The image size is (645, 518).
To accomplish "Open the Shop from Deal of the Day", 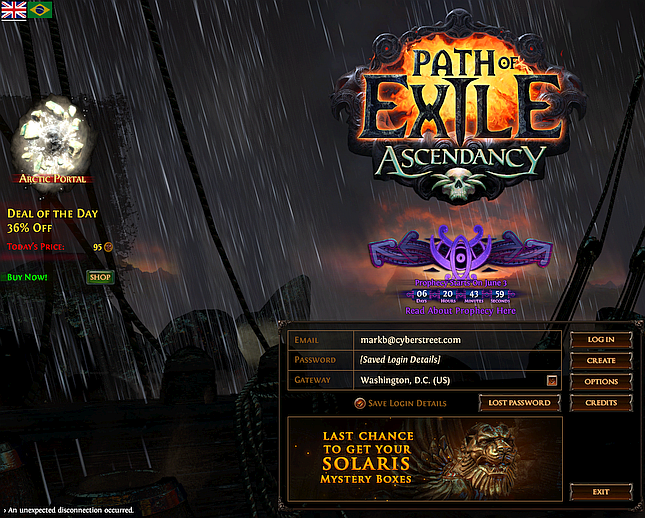I will [x=100, y=277].
